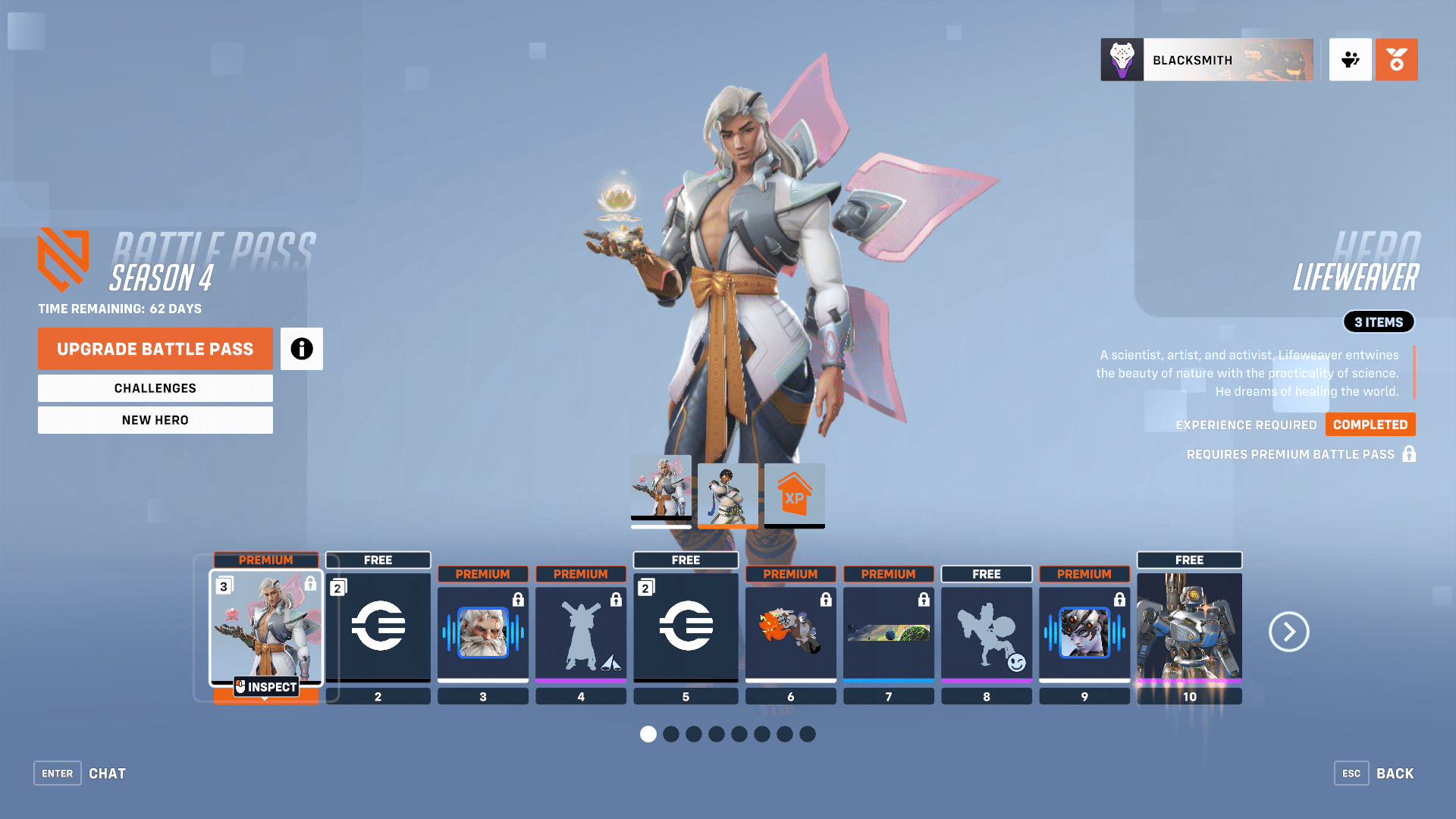
Task: Advance to the next reward page with the arrow
Action: [1288, 632]
